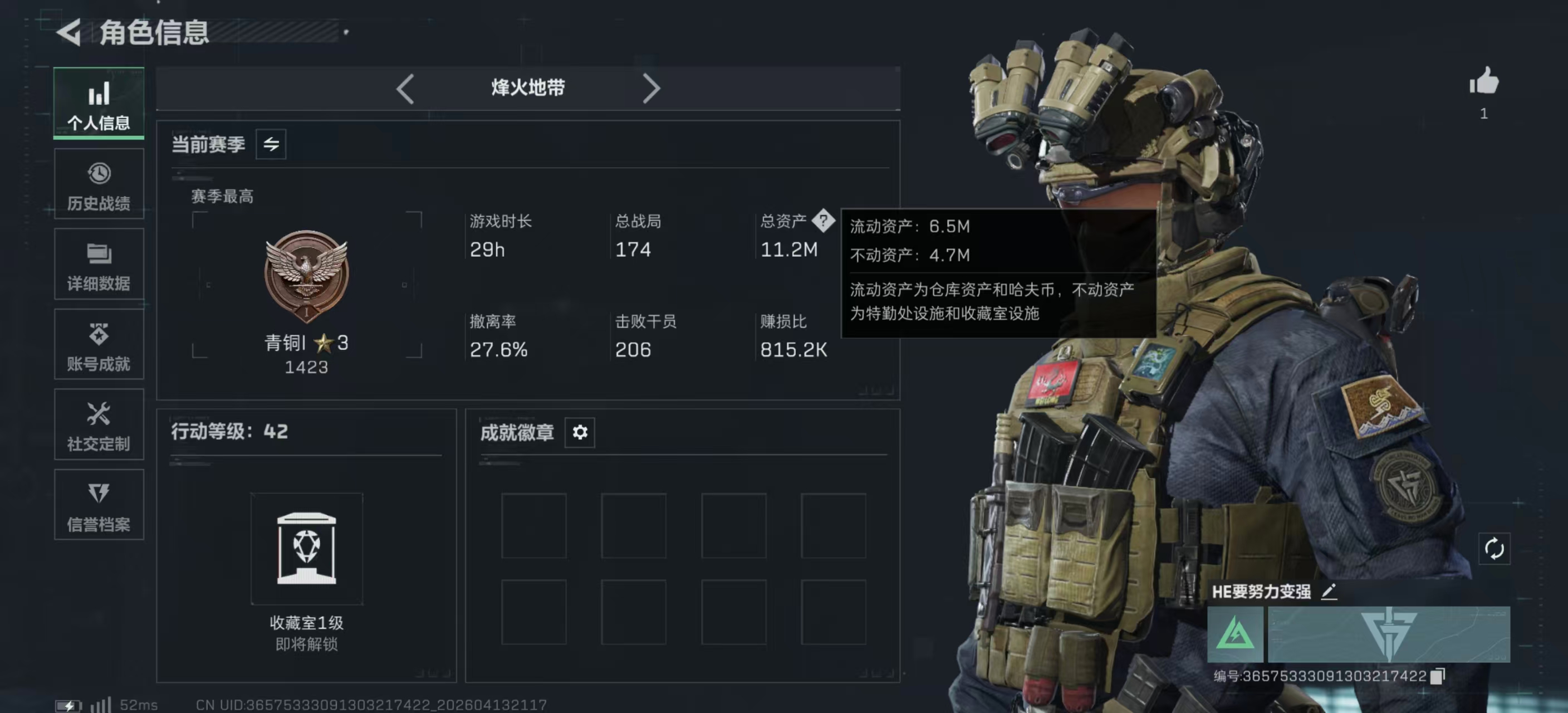Screen dimensions: 1568x713
Task: Open the 成就徽章 settings gear
Action: point(580,433)
